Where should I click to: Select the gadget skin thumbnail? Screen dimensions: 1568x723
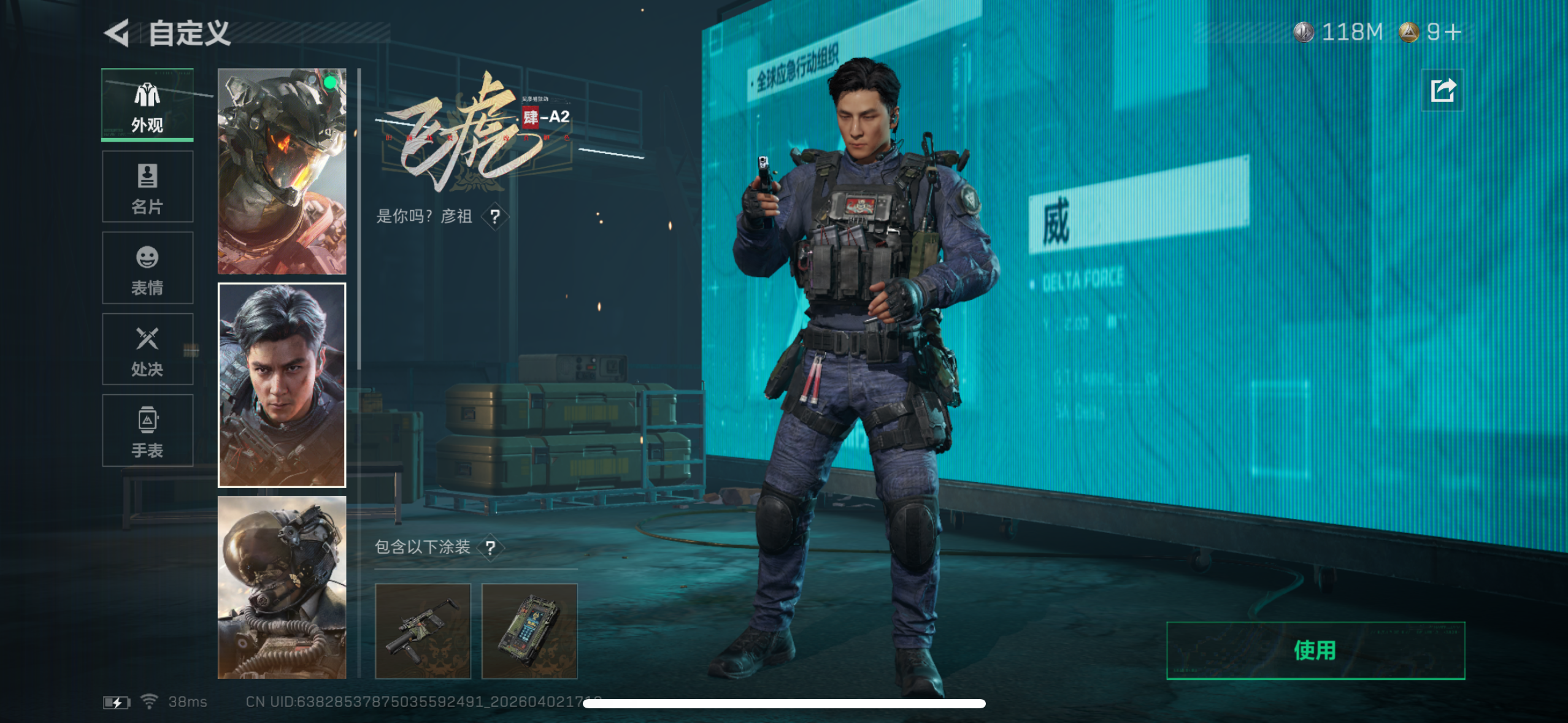(x=530, y=630)
